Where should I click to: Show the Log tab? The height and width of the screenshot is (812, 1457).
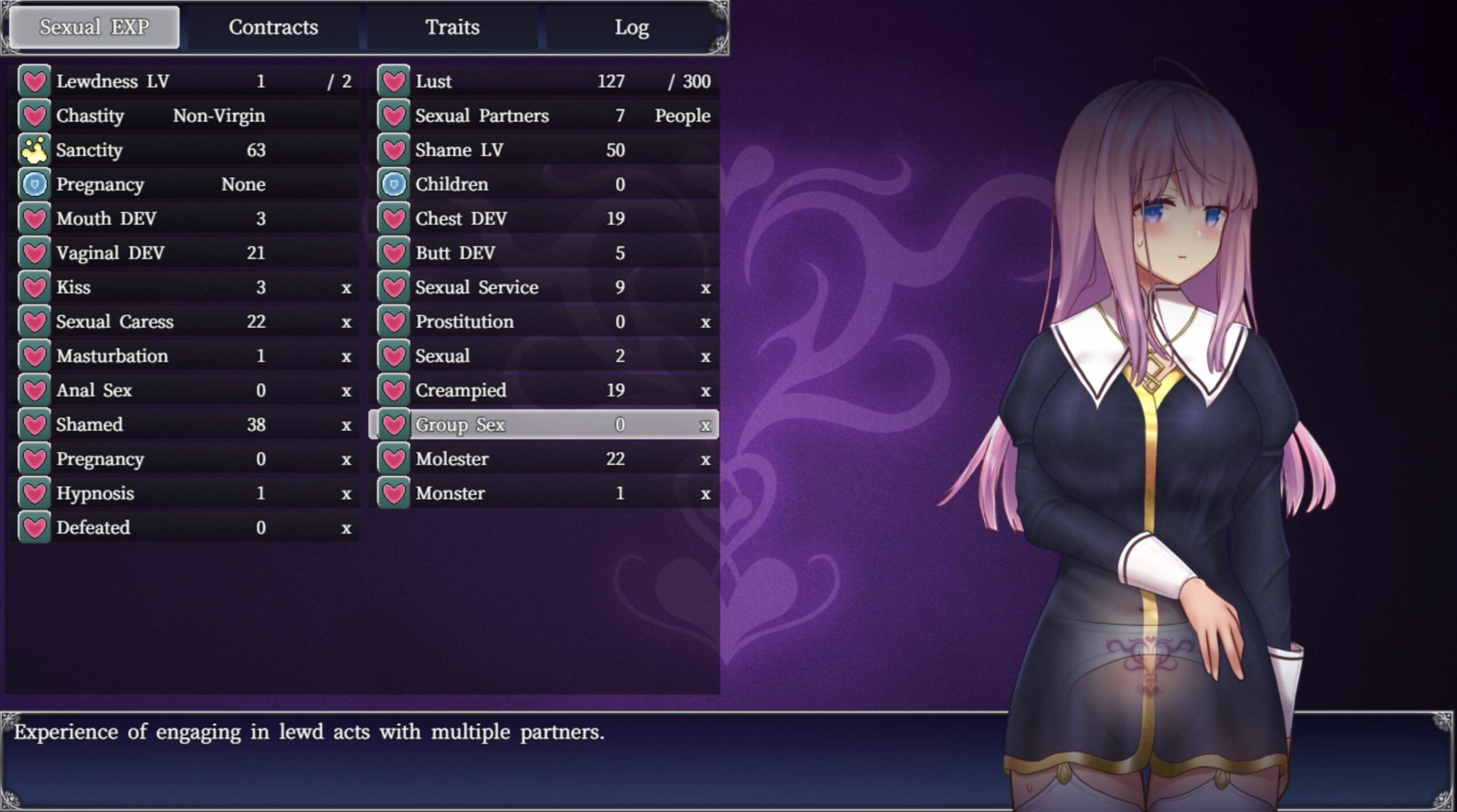[x=631, y=27]
